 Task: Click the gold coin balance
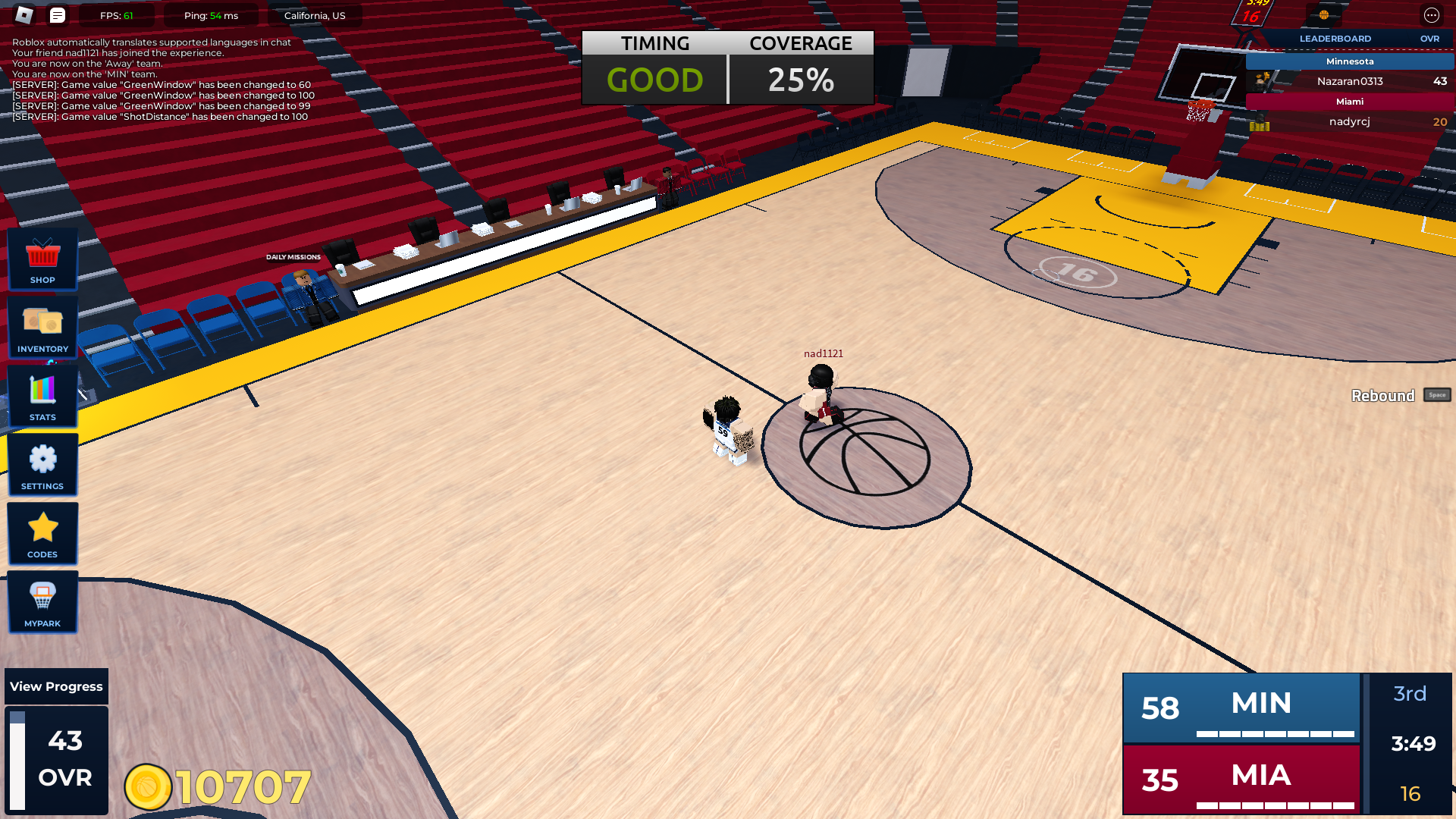[218, 787]
